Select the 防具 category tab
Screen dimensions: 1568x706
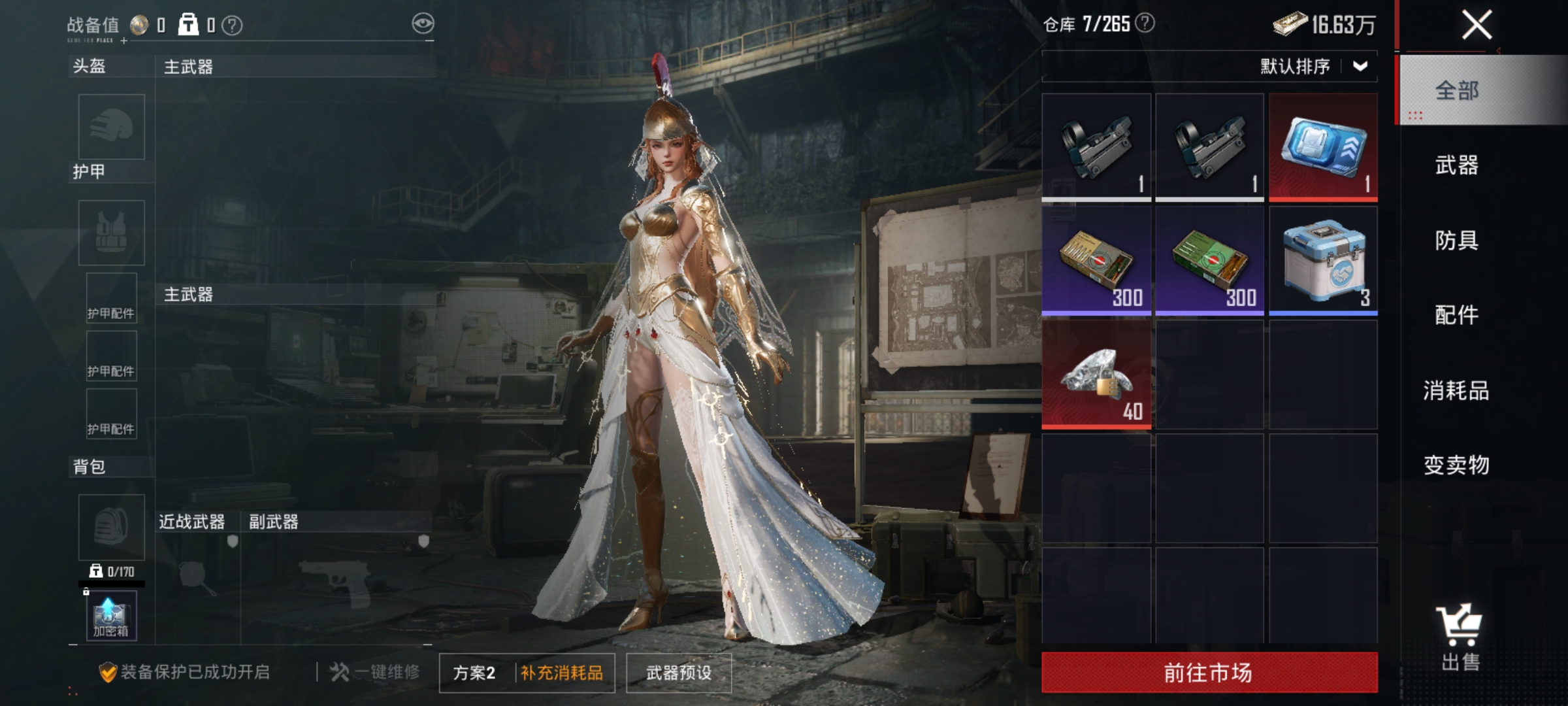tap(1456, 241)
